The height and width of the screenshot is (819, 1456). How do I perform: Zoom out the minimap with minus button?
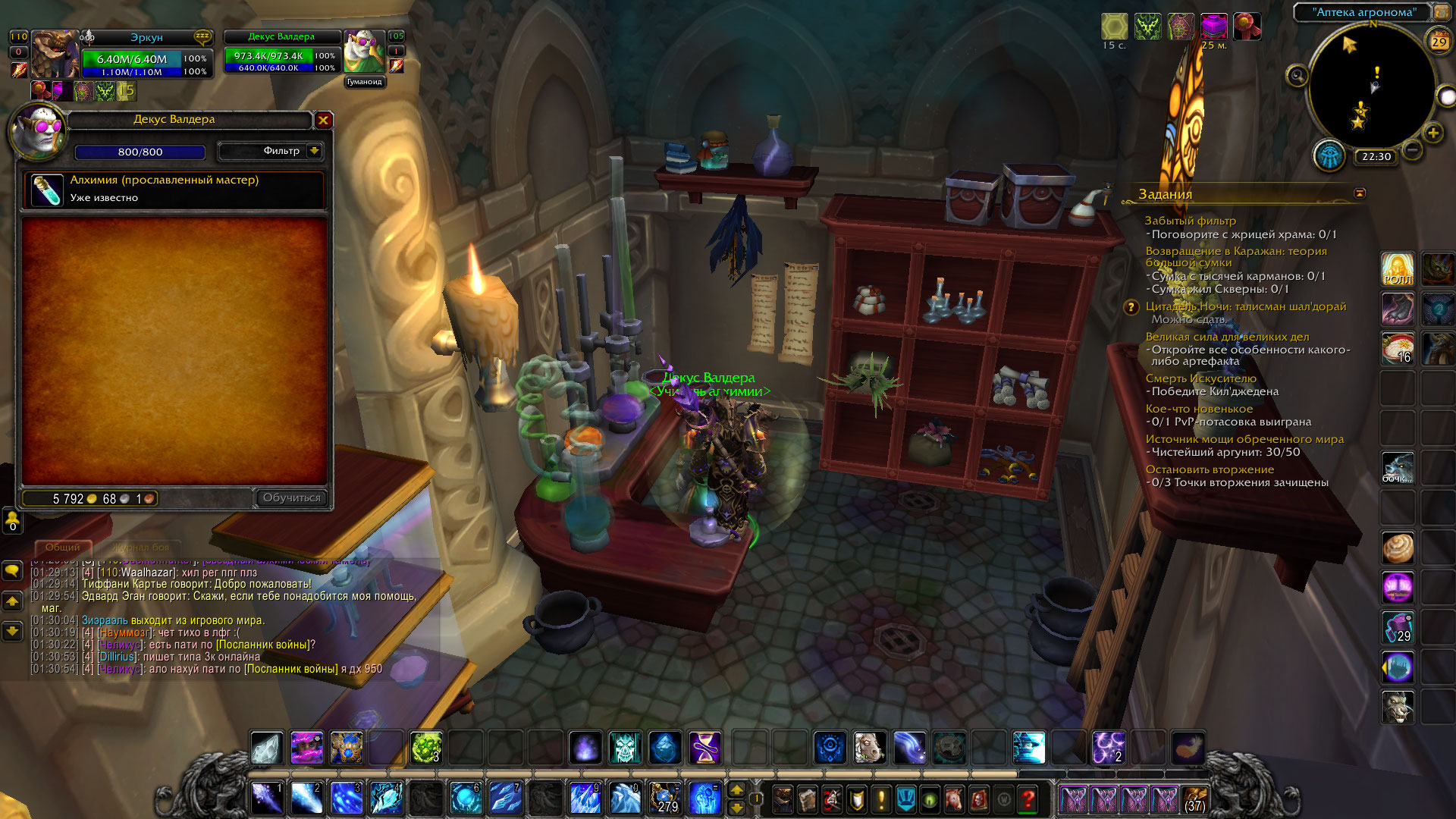click(1412, 150)
